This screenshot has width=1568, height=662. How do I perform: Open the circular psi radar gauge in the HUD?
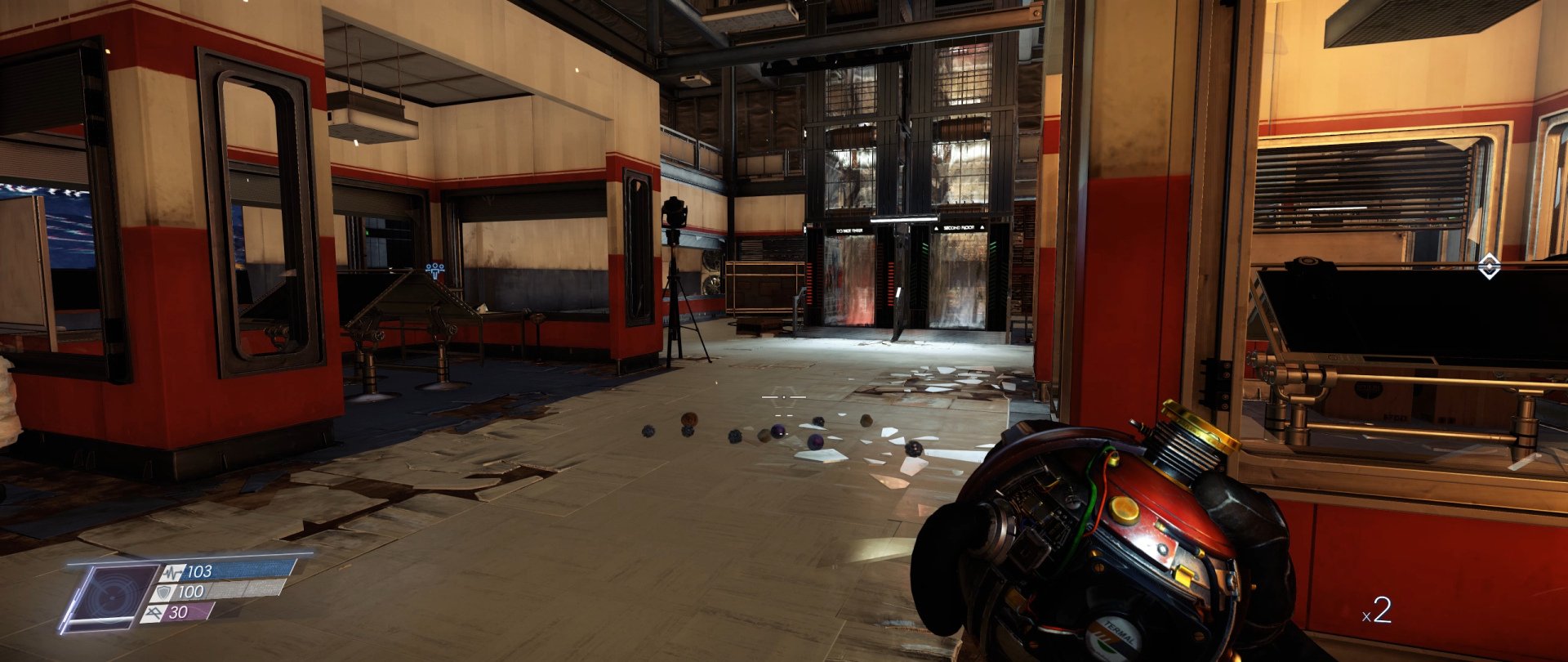111,598
